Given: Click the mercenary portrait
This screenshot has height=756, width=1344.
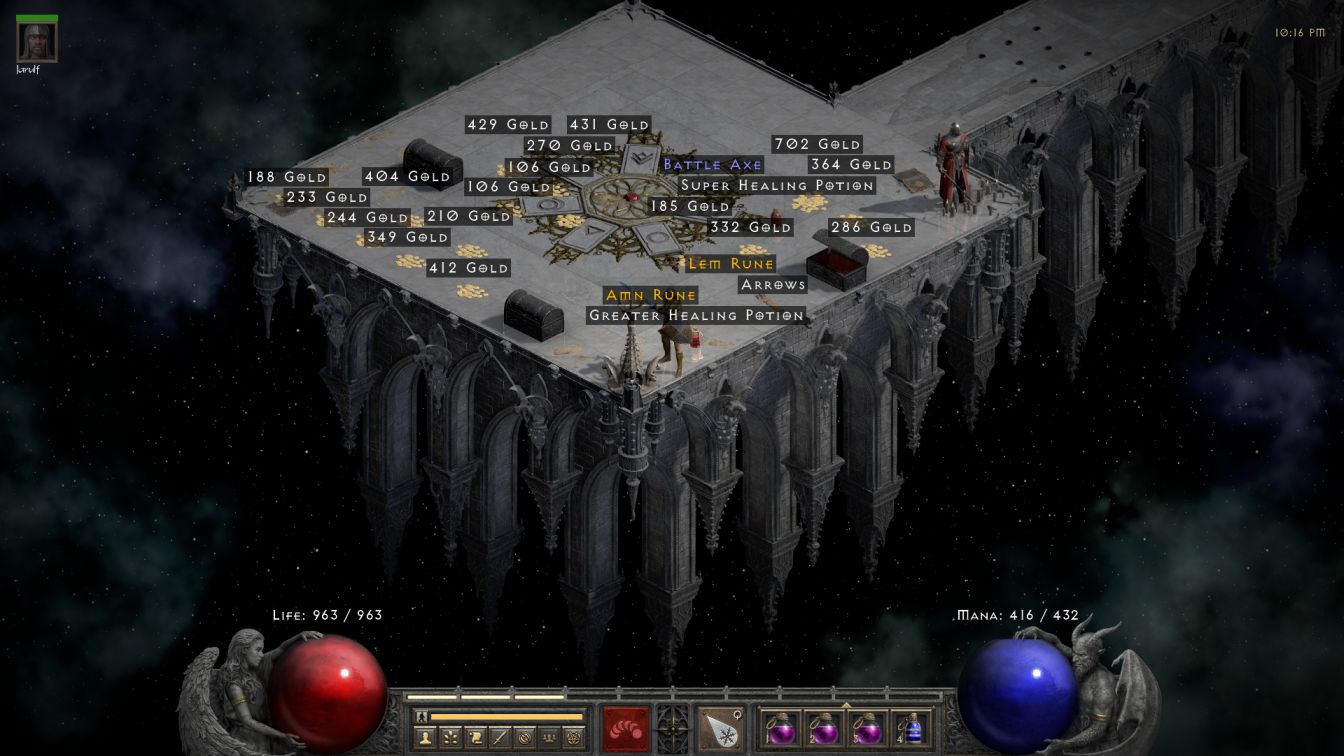Looking at the screenshot, I should pyautogui.click(x=37, y=41).
